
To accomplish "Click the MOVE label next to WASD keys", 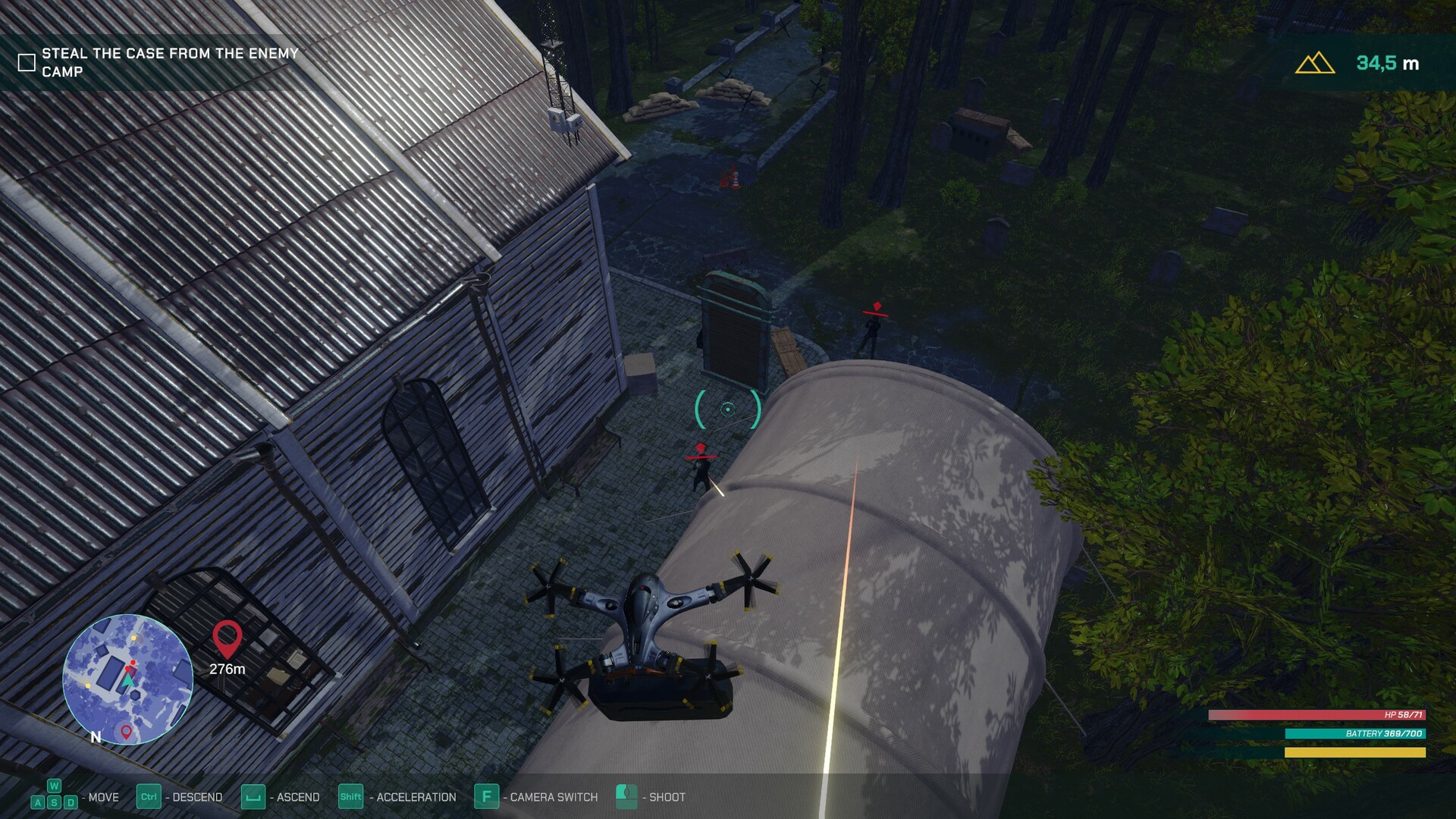I will tap(103, 797).
